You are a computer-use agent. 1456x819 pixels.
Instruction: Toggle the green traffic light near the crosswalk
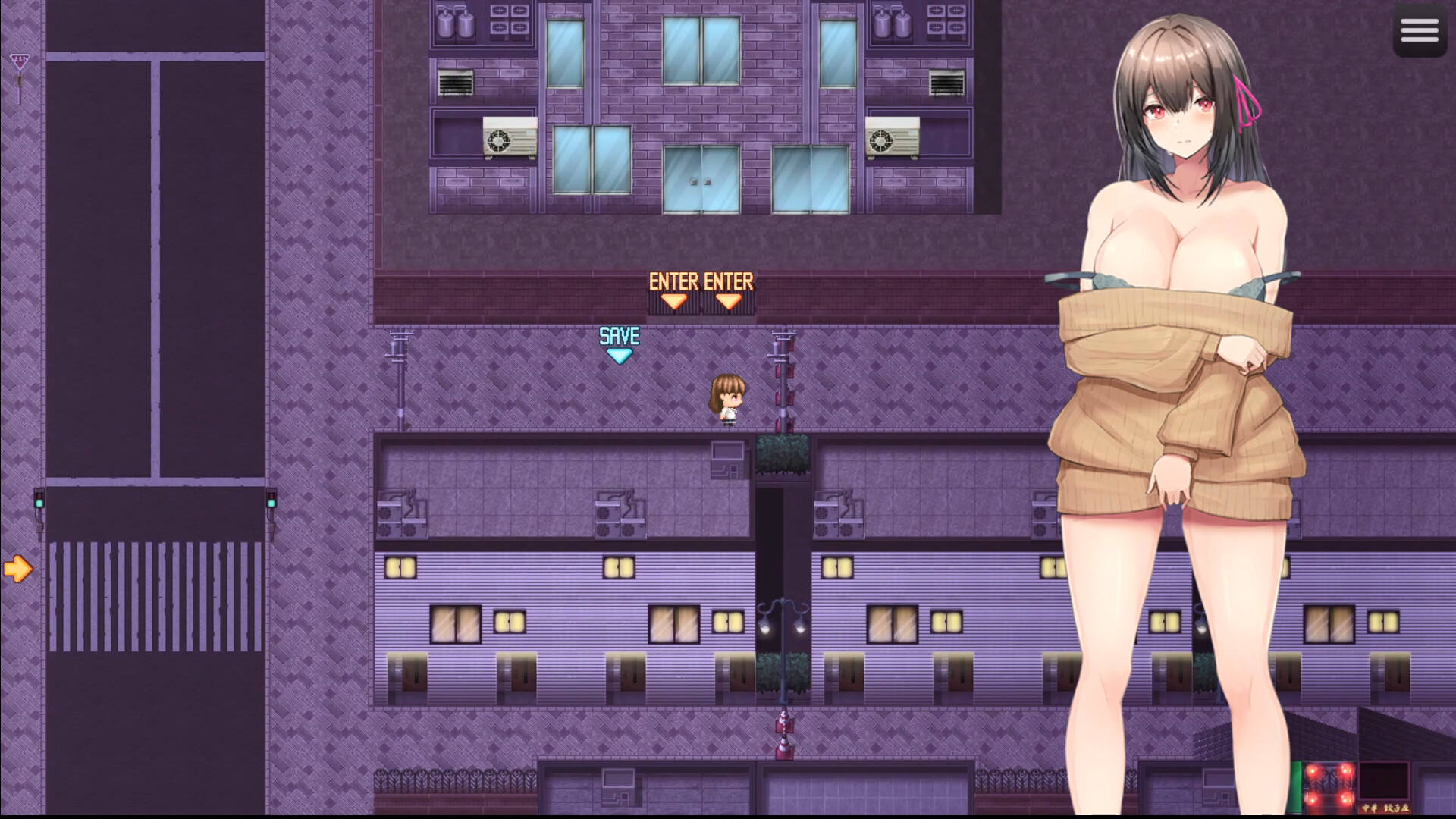(x=39, y=497)
